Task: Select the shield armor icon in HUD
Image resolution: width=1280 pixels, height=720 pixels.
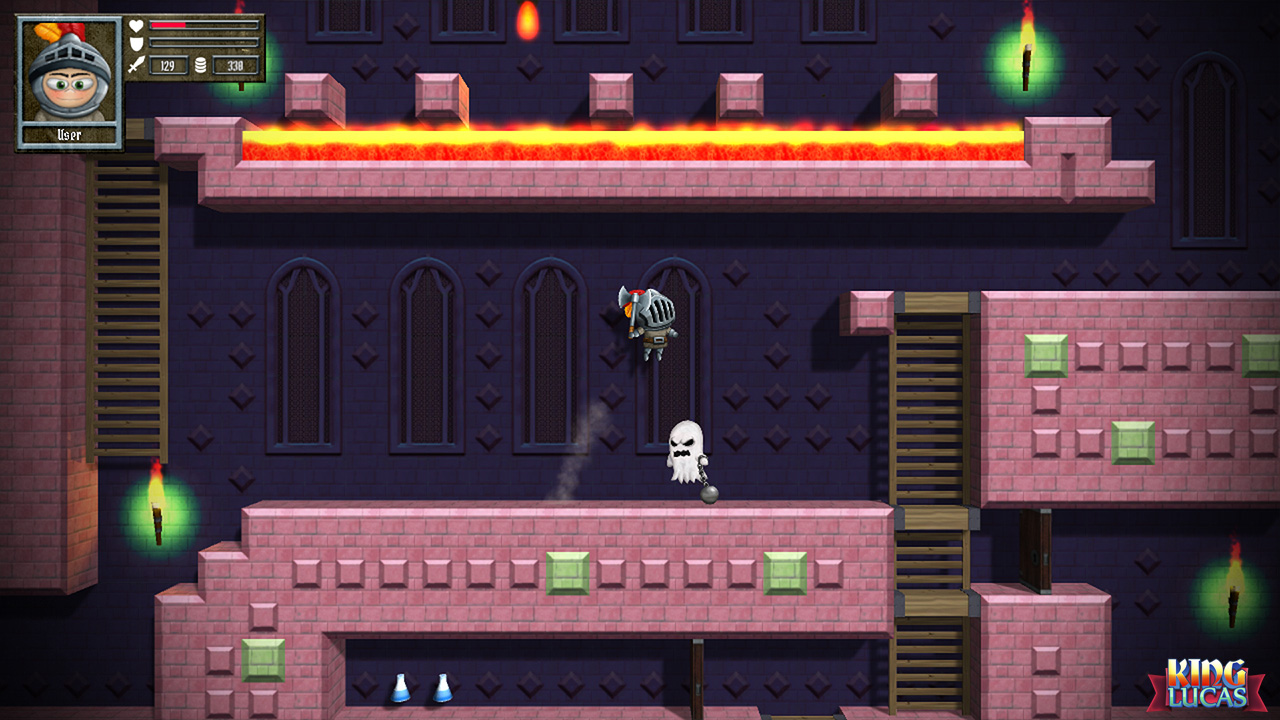Action: 136,43
